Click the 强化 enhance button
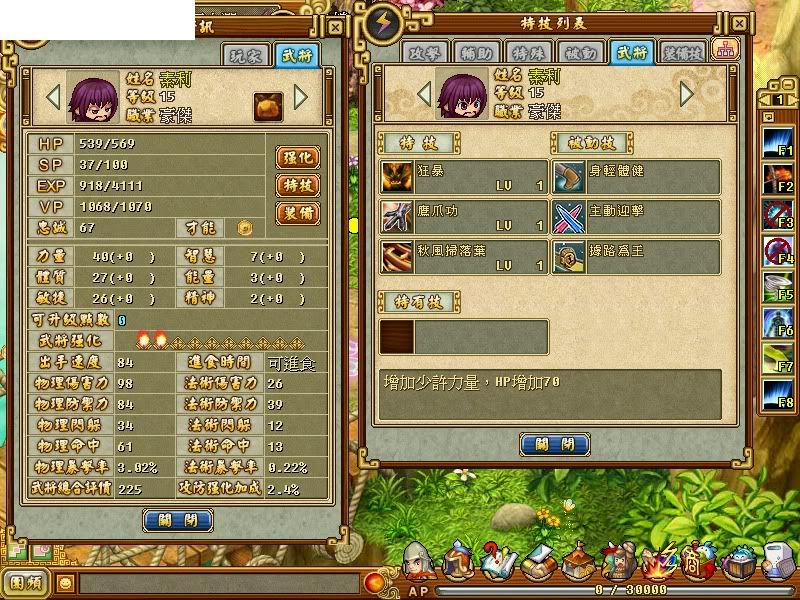Image resolution: width=800 pixels, height=600 pixels. [x=297, y=157]
